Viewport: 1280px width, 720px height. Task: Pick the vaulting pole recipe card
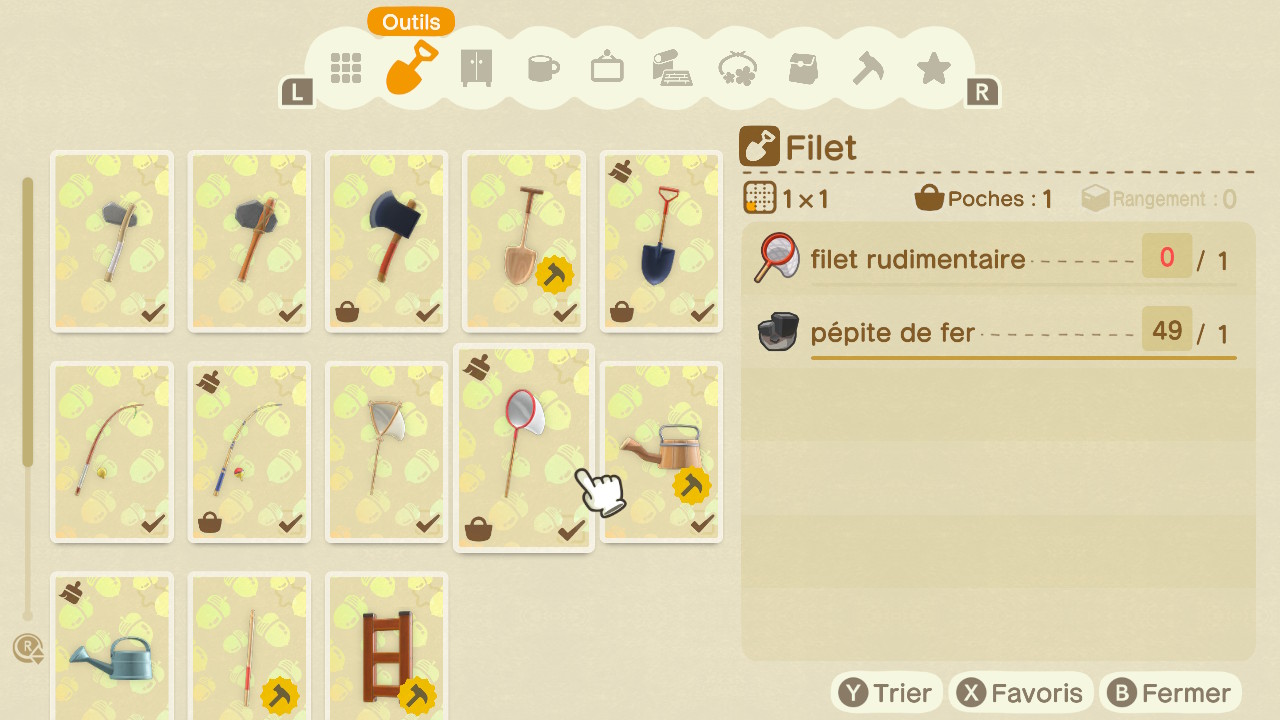(x=249, y=650)
